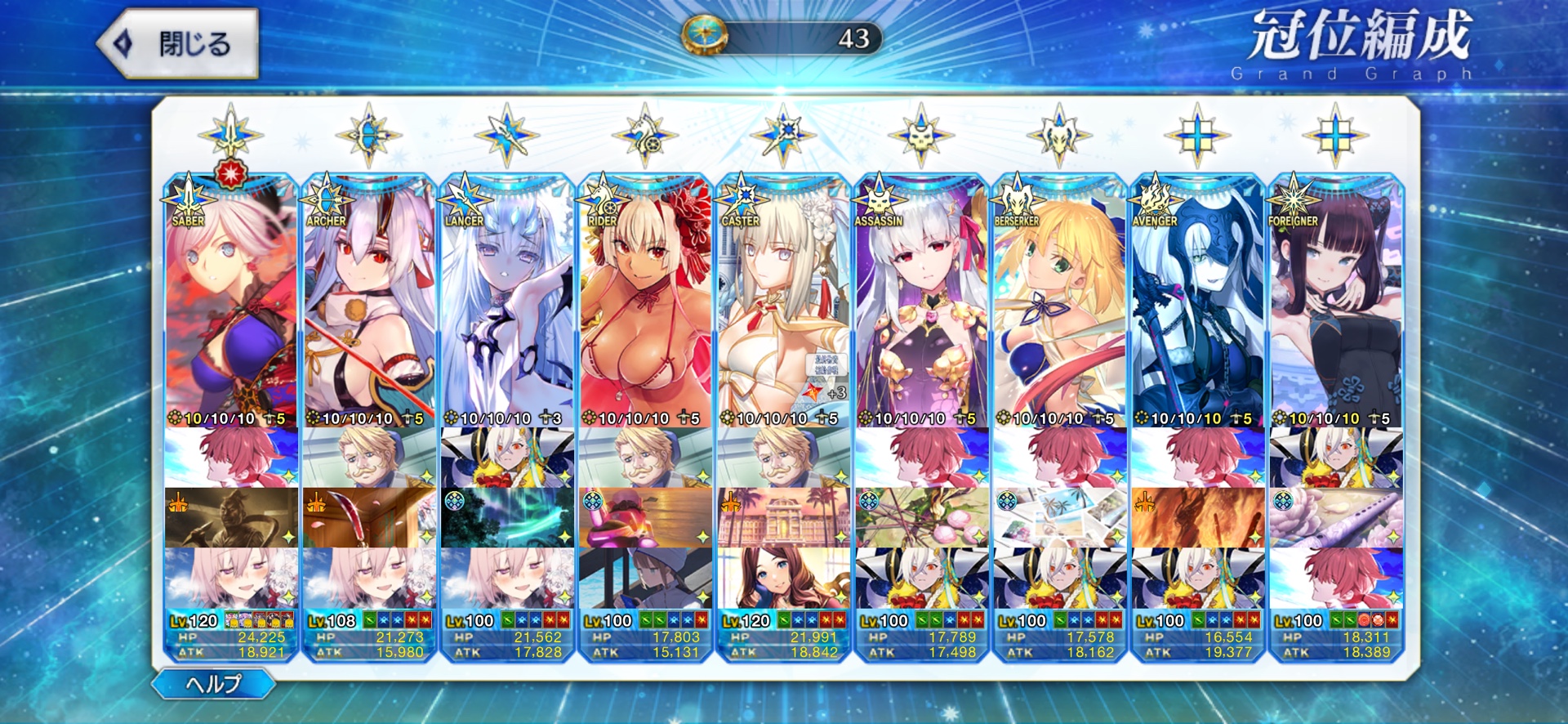Open the Saber's samurai statue craft essence
1568x724 pixels.
point(231,517)
